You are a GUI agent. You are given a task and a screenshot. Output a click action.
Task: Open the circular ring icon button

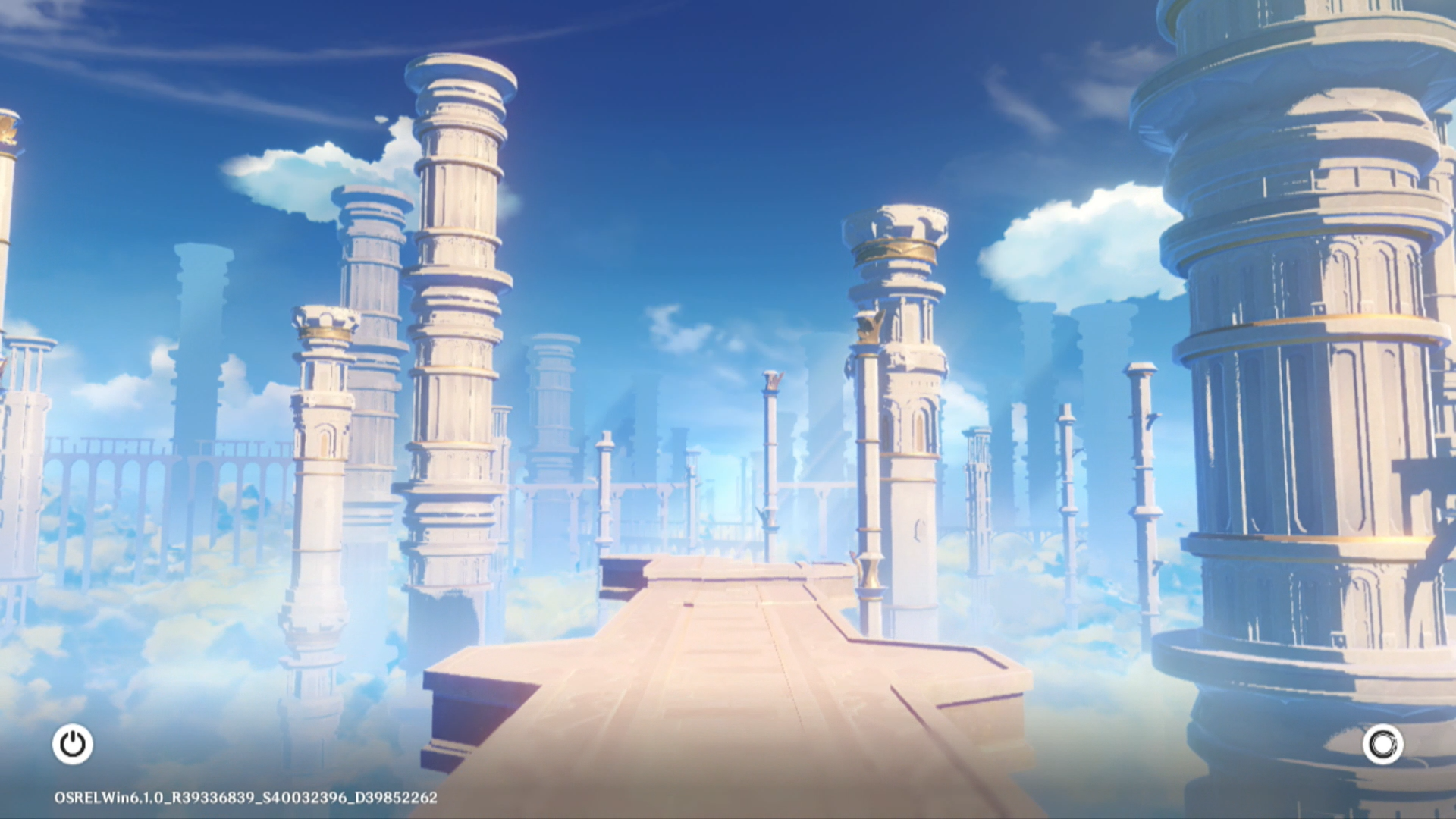coord(1382,745)
